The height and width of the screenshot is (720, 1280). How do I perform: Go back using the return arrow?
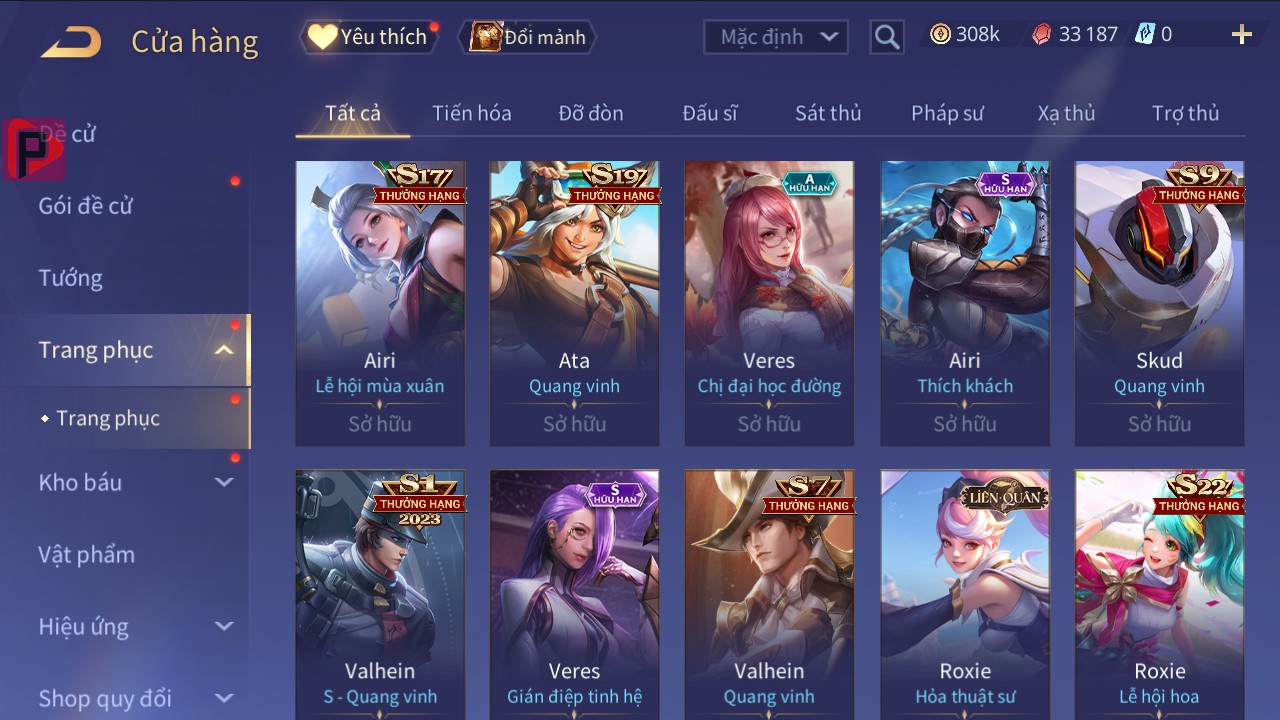point(71,41)
